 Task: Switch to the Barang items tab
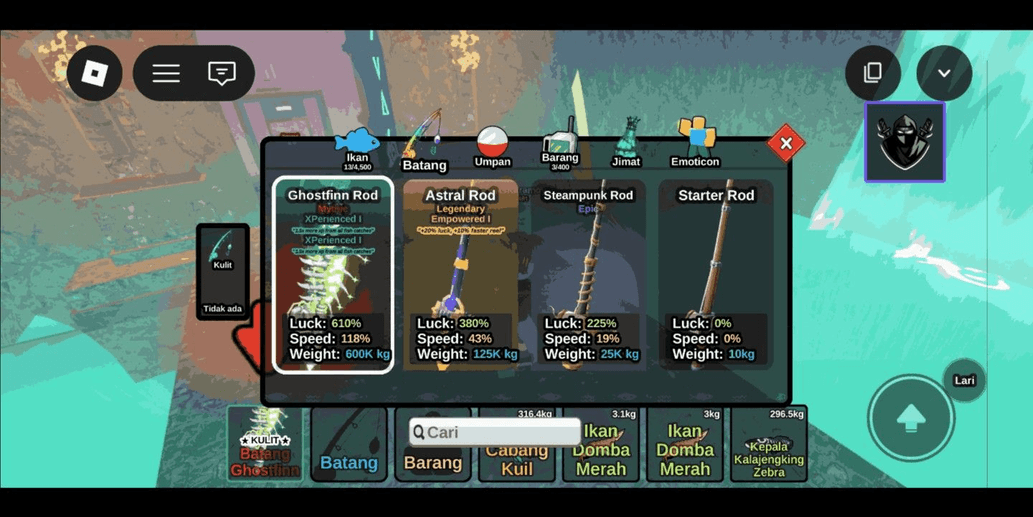560,148
